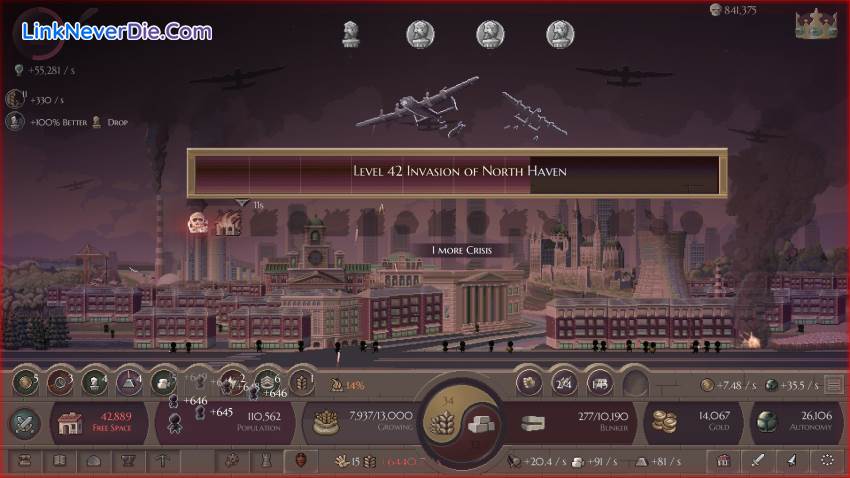850x478 pixels.
Task: Toggle the list menu button
Action: (833, 384)
